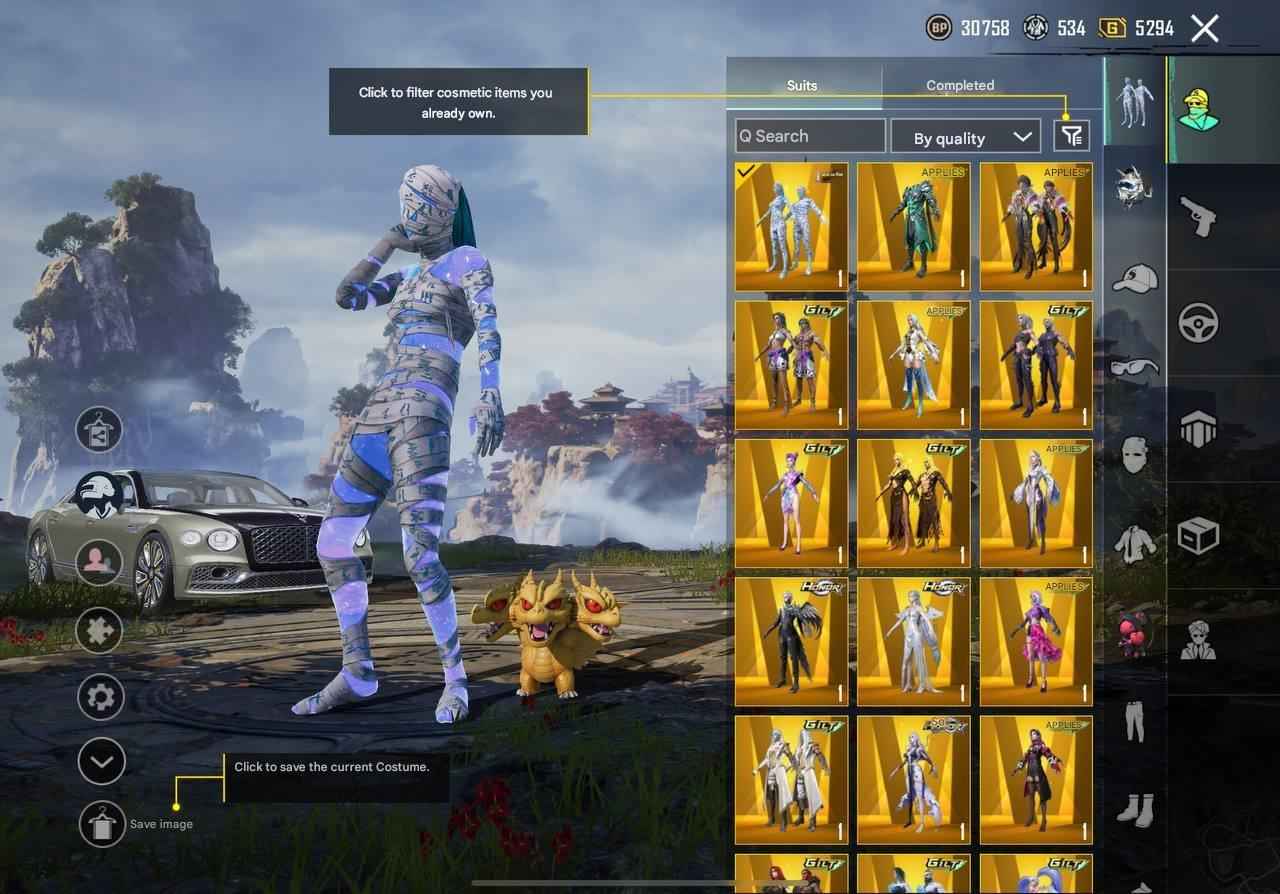This screenshot has height=894, width=1280.
Task: Open the settings gear on the left
Action: point(100,696)
